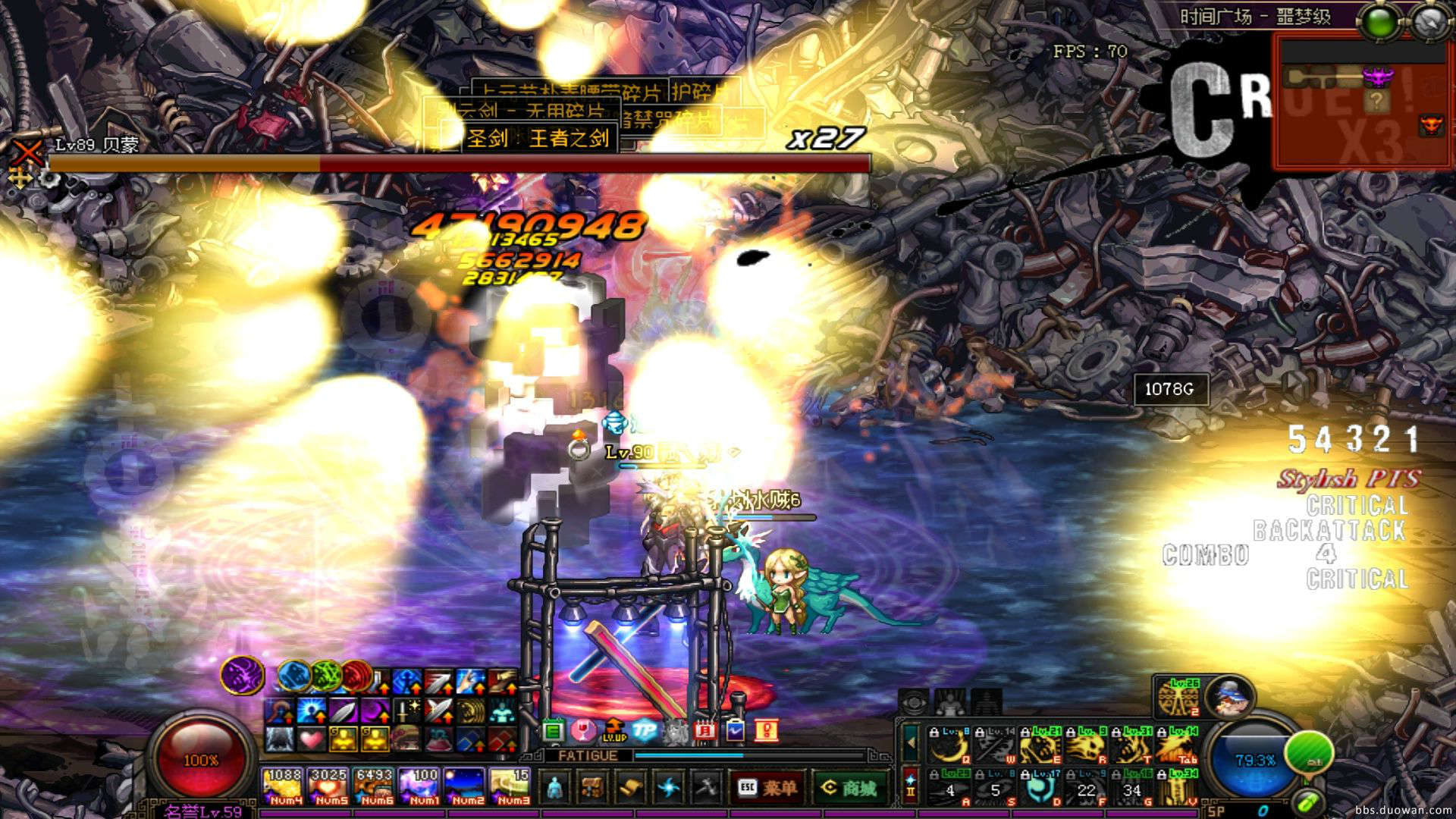Click the left arrow skill bar toggle

(911, 744)
